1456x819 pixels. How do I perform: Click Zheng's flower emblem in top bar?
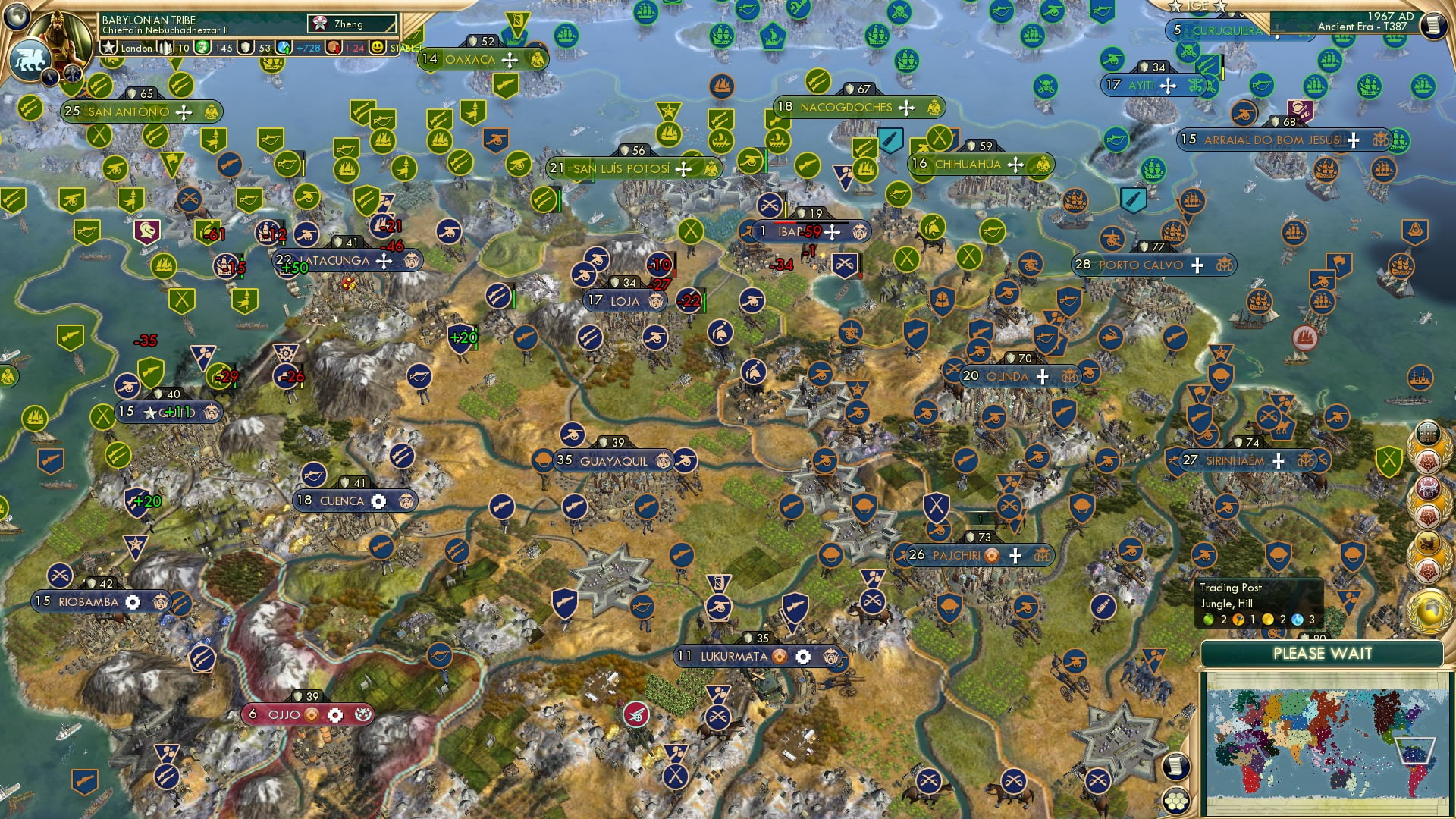pyautogui.click(x=319, y=24)
